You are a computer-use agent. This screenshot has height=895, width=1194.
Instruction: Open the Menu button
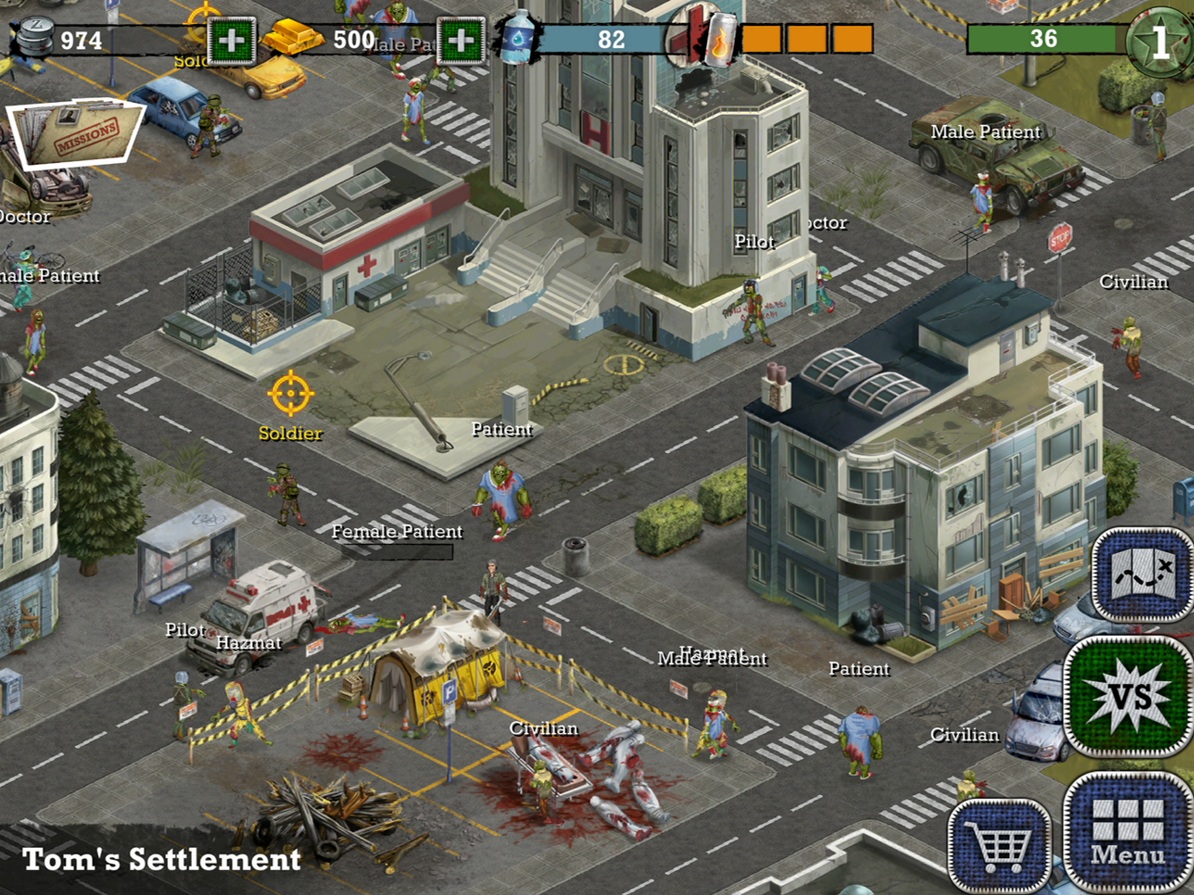coord(1128,833)
